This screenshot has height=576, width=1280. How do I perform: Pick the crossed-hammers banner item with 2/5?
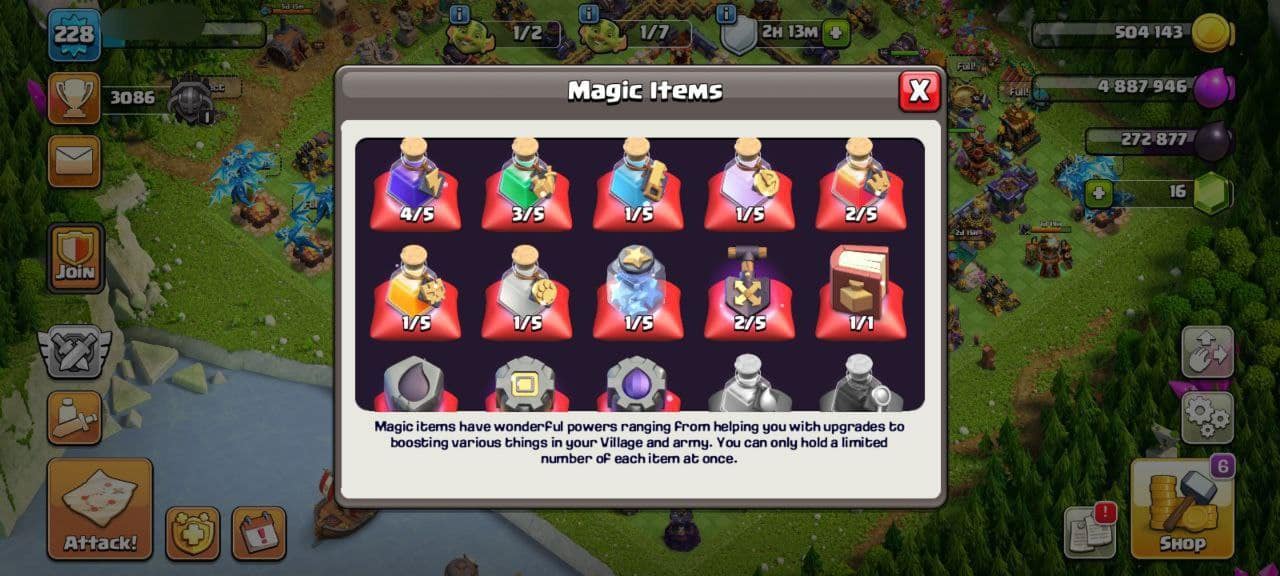pos(749,292)
